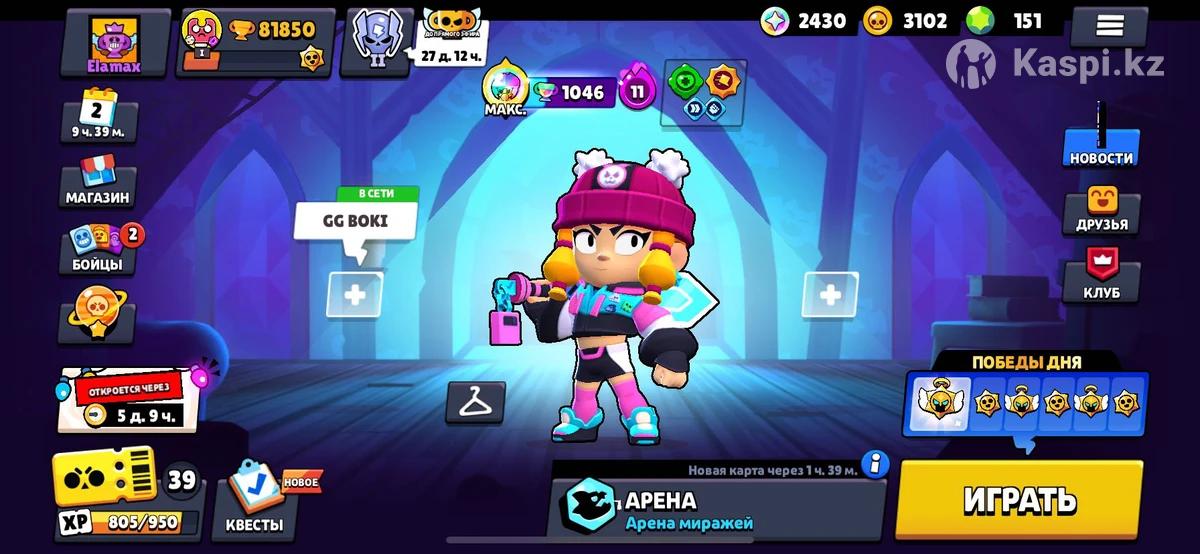1200x554 pixels.
Task: Show map info via blue info icon
Action: [876, 465]
